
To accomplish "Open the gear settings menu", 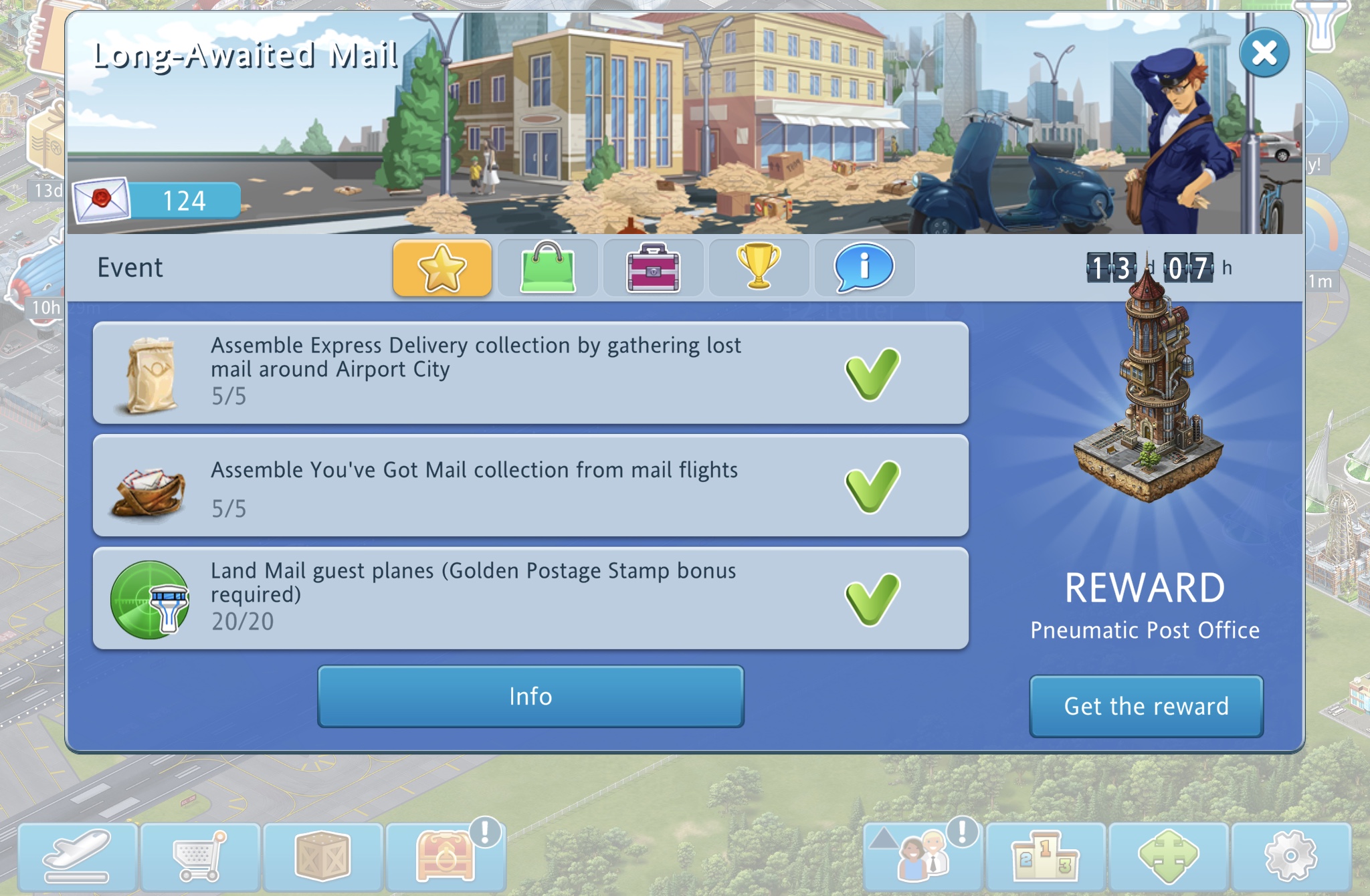I will (1290, 857).
